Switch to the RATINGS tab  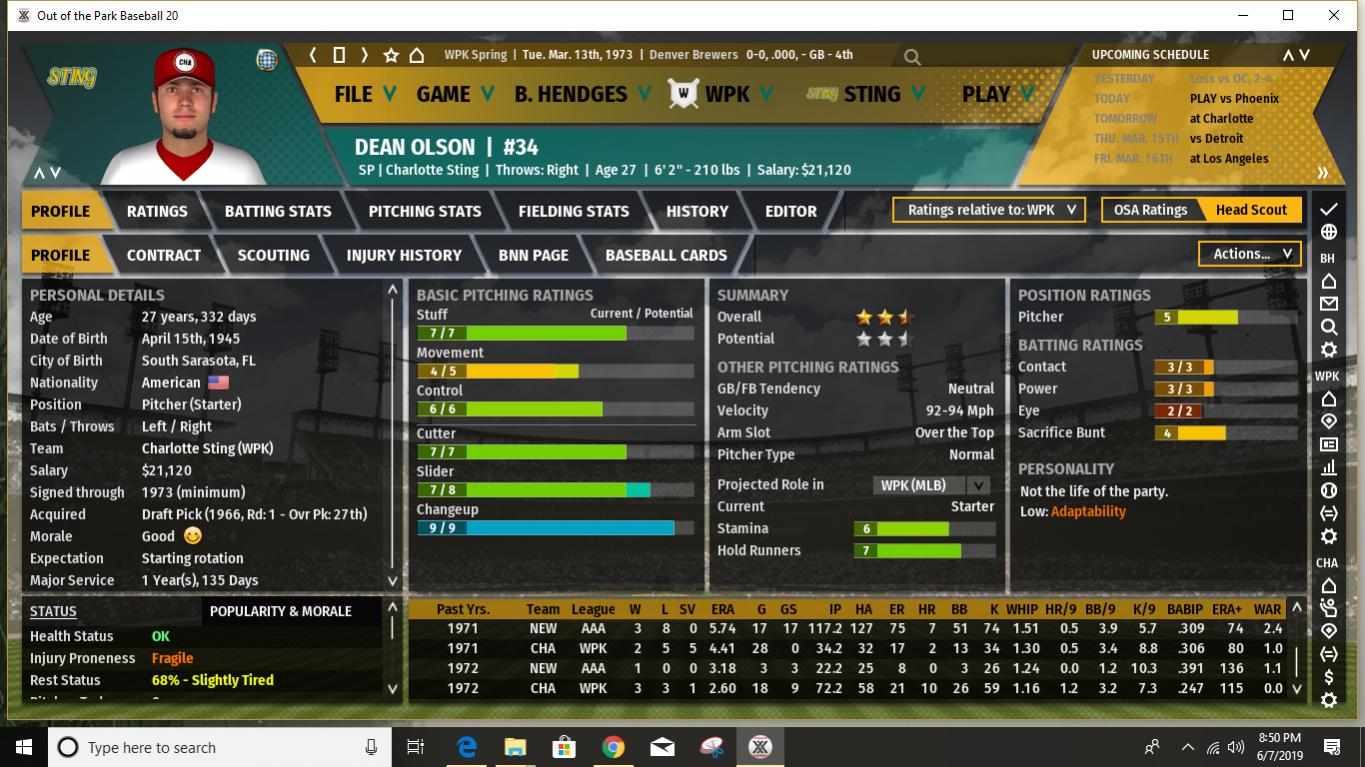click(157, 211)
